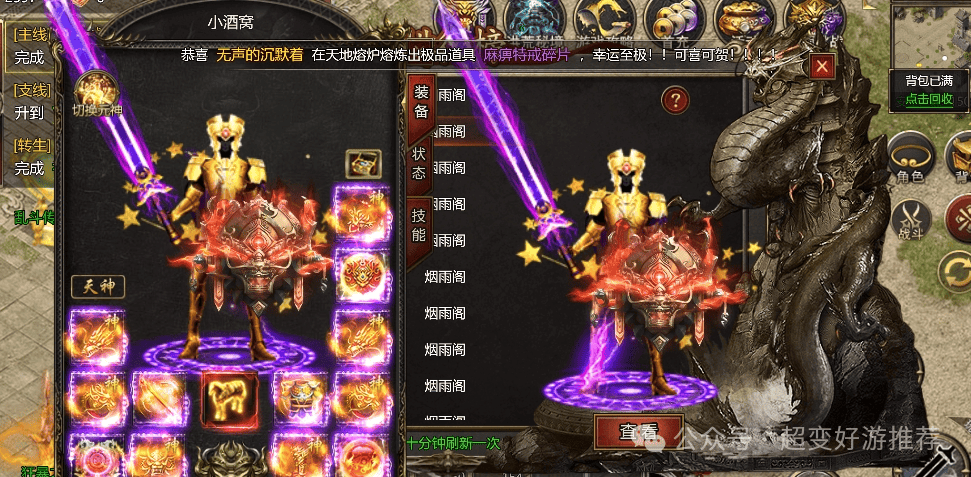The height and width of the screenshot is (477, 971).
Task: Select the 技能 skills tab
Action: pos(419,226)
